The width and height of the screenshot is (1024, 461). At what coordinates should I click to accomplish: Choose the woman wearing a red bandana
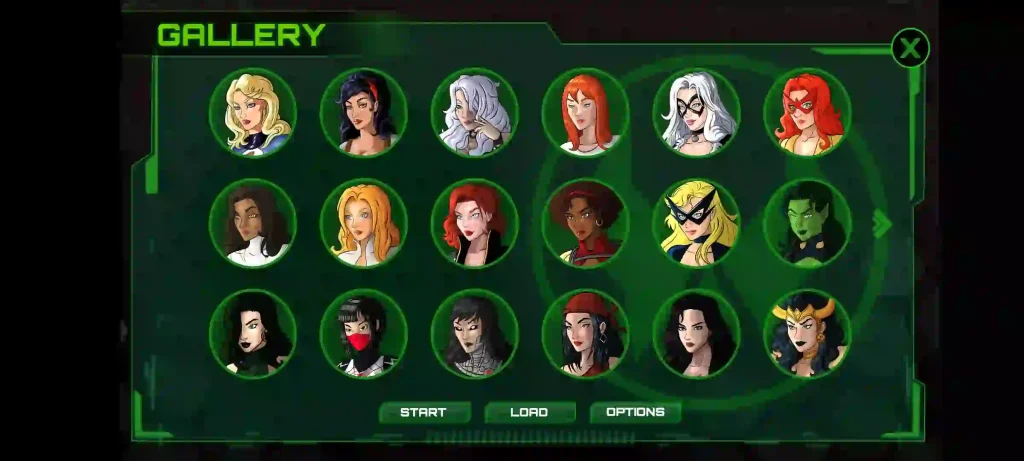(x=585, y=334)
